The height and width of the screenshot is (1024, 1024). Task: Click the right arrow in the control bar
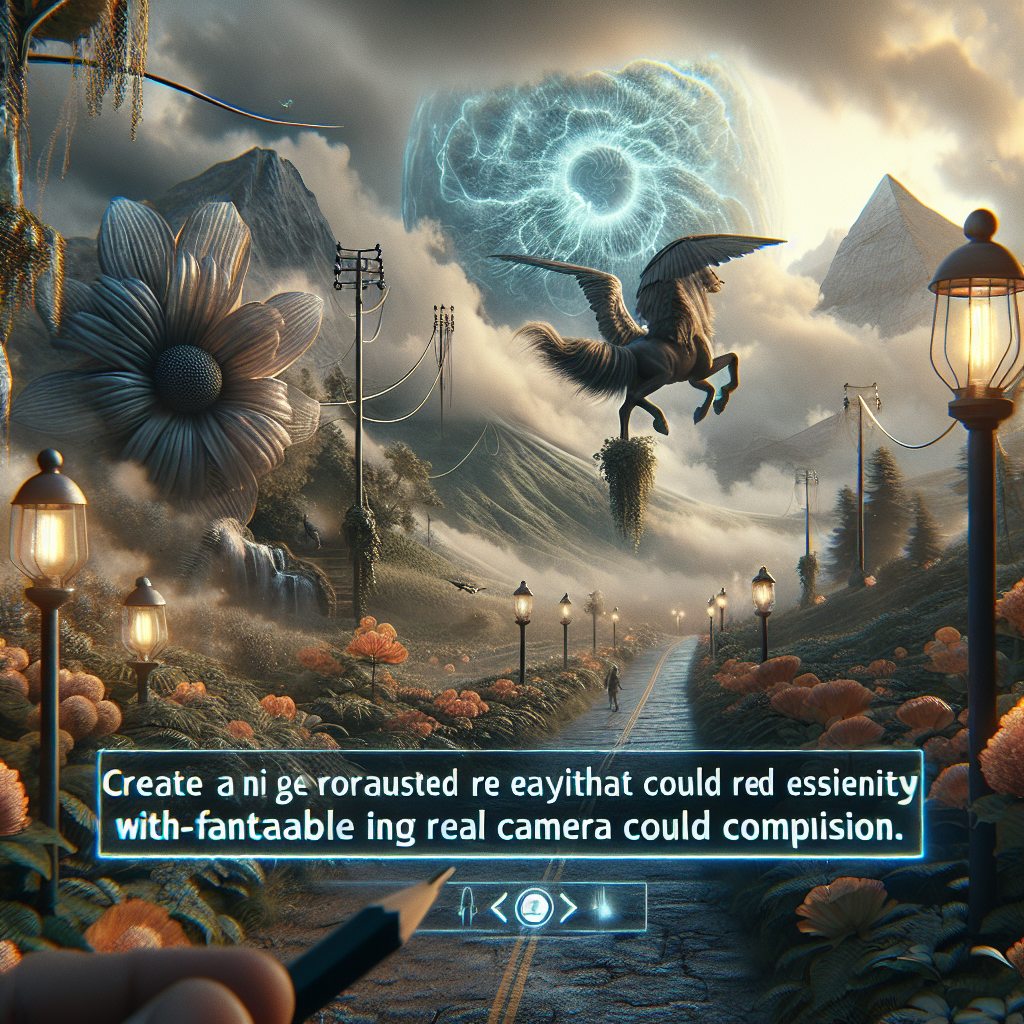coord(567,908)
